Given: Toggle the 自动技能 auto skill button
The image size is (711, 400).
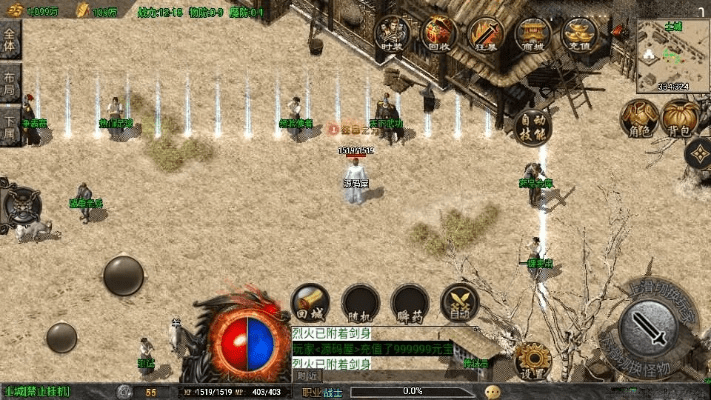Looking at the screenshot, I should (x=535, y=125).
